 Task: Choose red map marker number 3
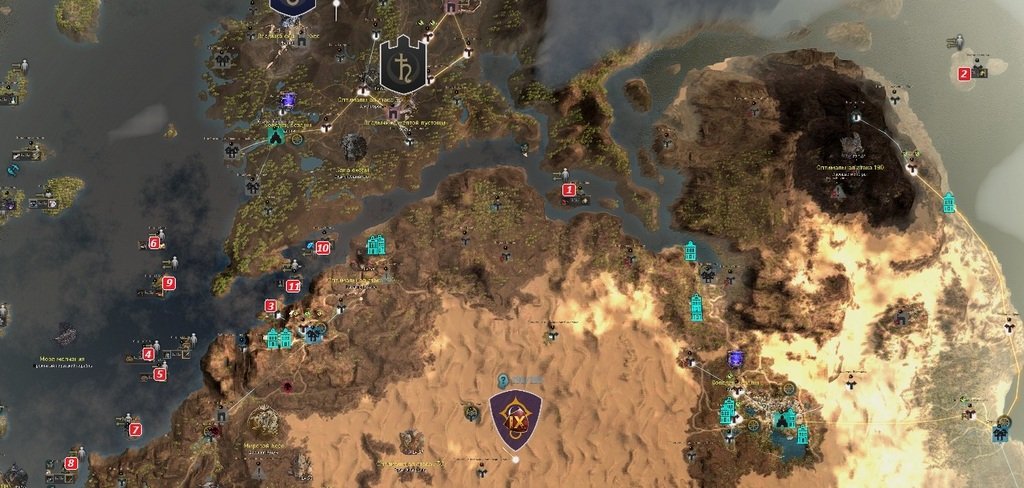[x=271, y=306]
